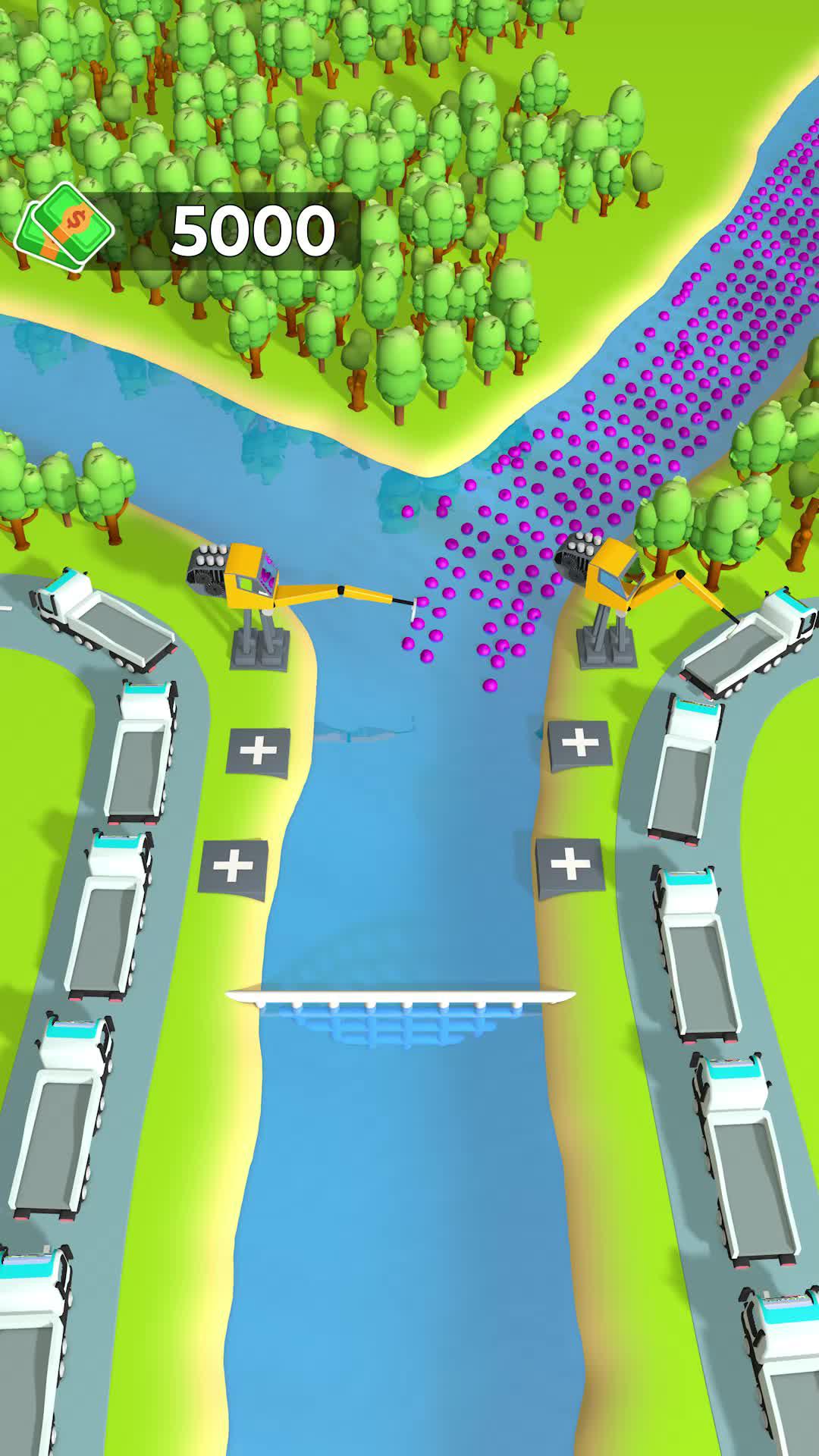Screen dimensions: 819x1456
Task: Select the right bank plus pad nearest the bridge
Action: 570,865
